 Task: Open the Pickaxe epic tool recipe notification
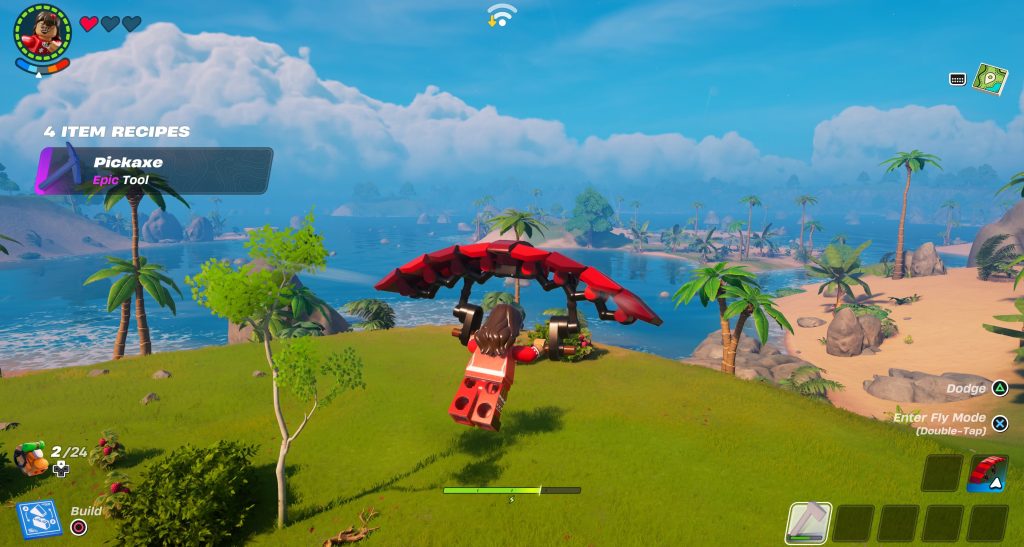[154, 170]
